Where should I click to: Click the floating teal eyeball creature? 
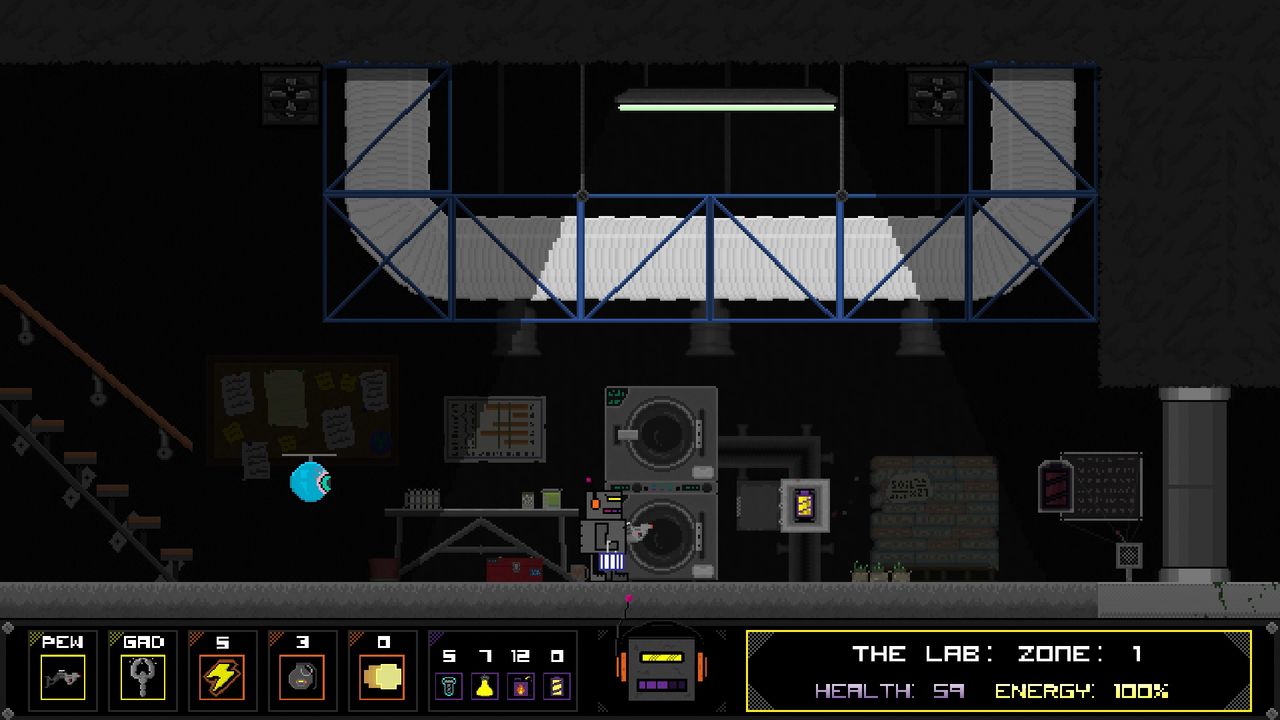click(309, 482)
